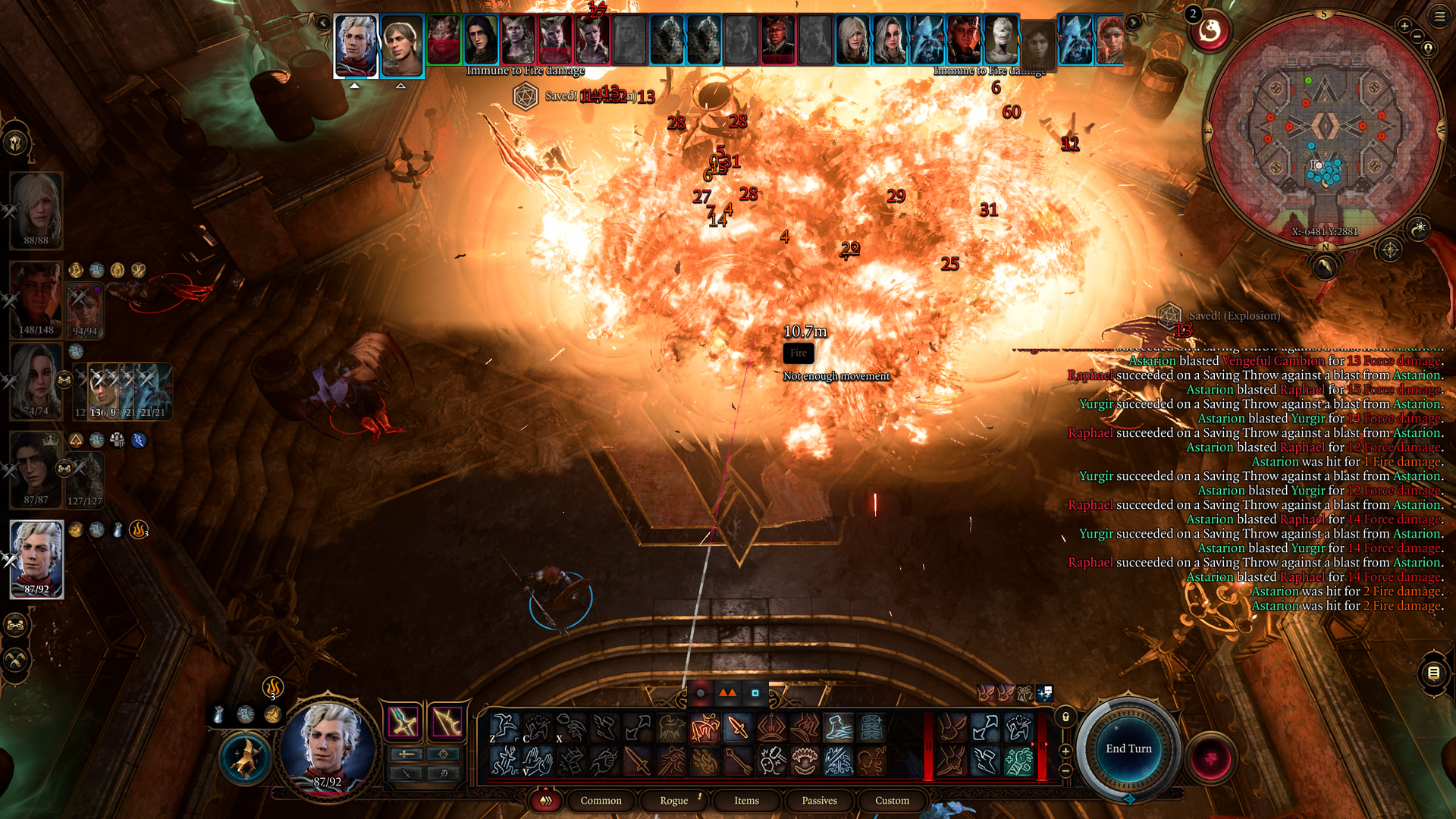This screenshot has height=819, width=1456.
Task: Select the Passives hotbar tab
Action: 819,801
